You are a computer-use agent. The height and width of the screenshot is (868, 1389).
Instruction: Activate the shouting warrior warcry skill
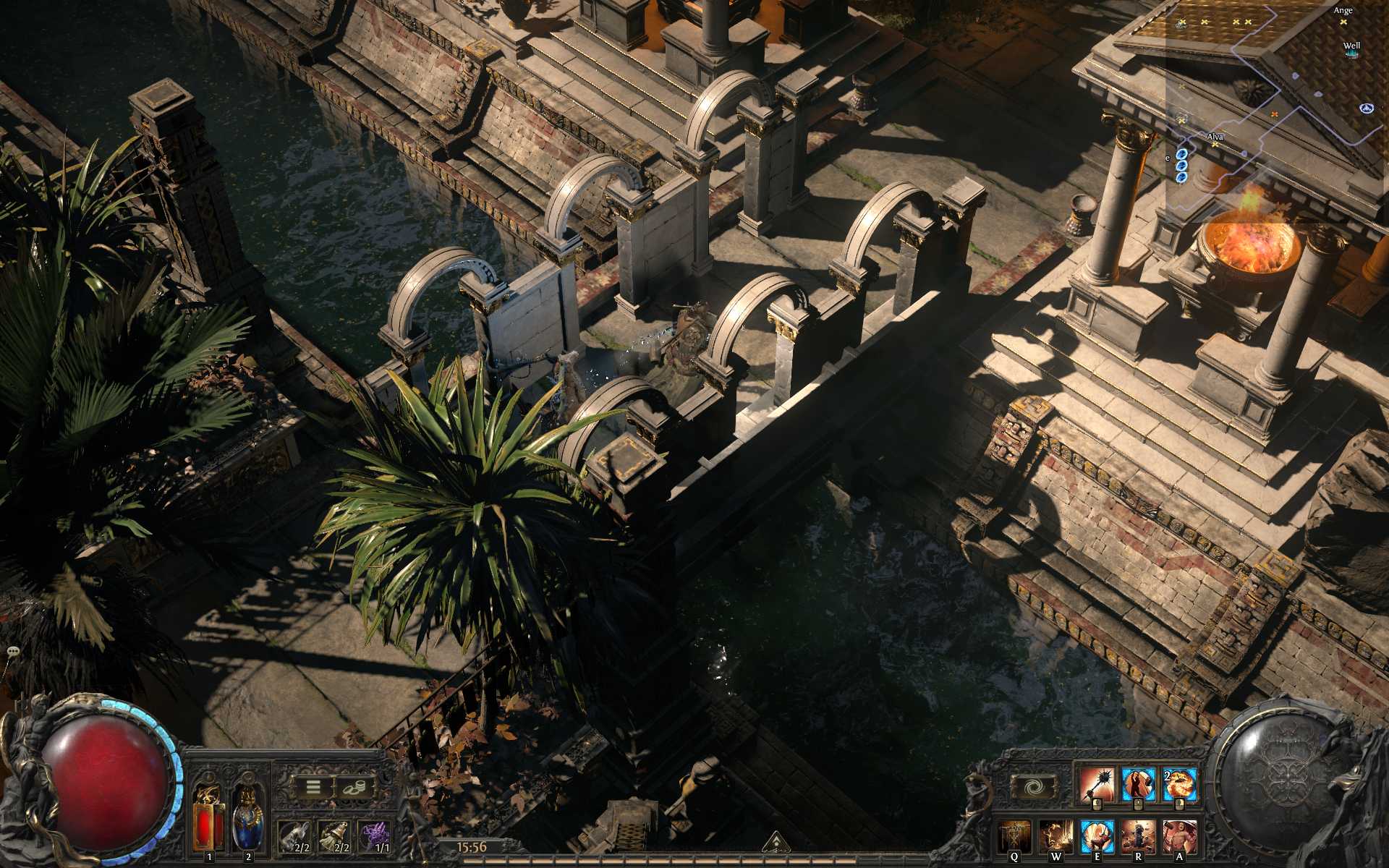1179,836
